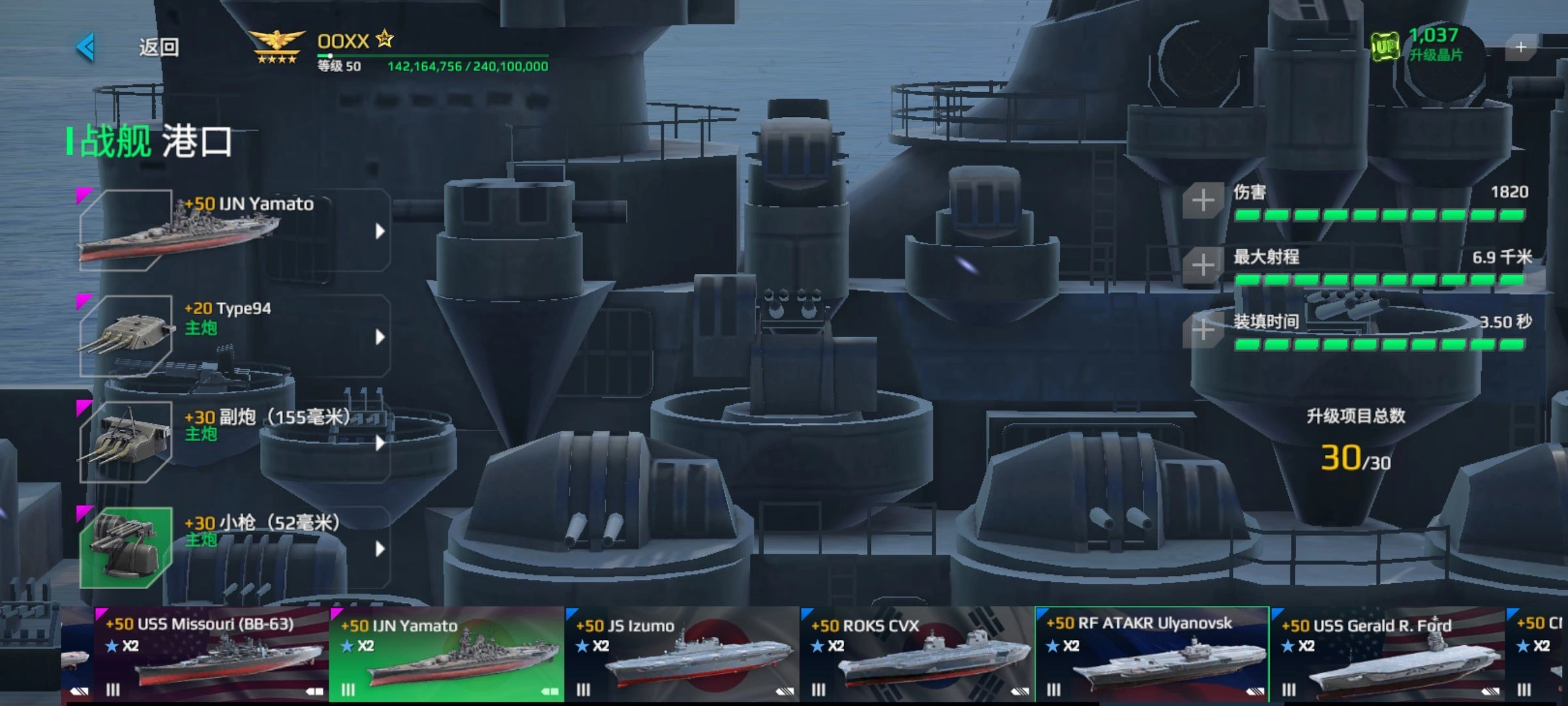Select the Type94 main gun slot

235,336
